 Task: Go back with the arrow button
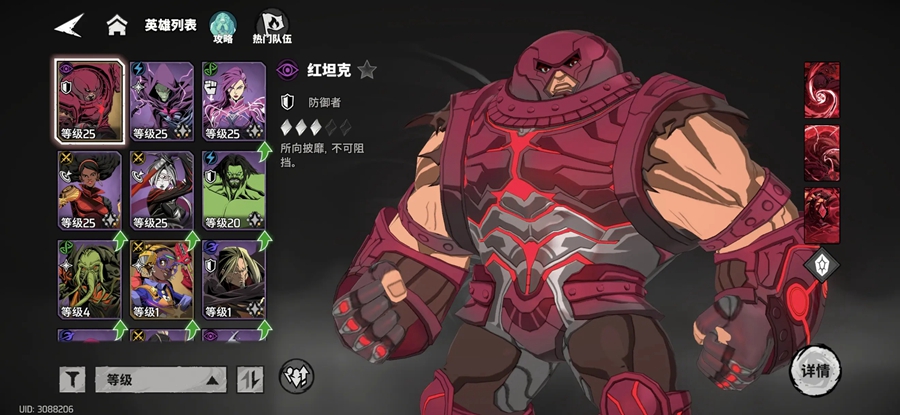pos(69,24)
